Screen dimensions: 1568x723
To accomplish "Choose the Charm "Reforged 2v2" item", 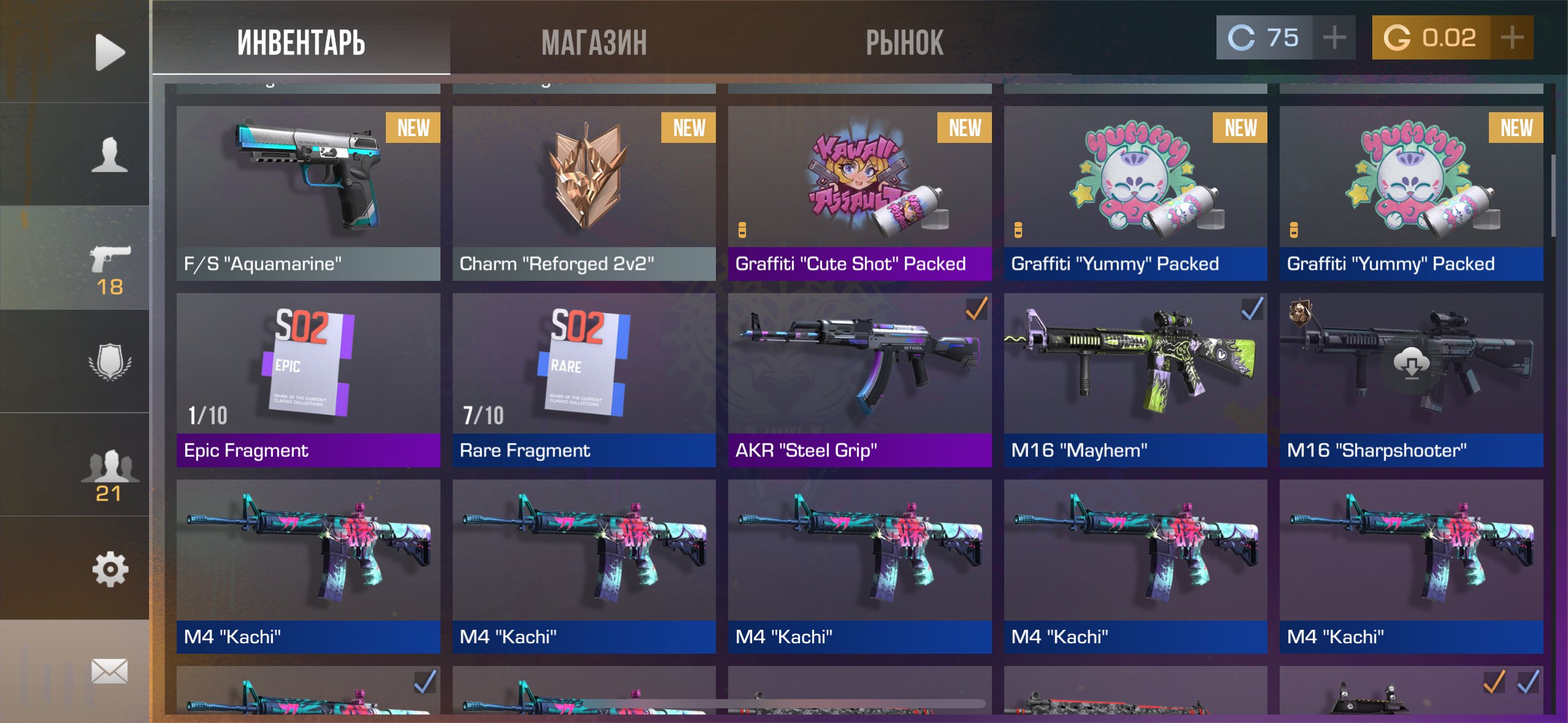I will (584, 193).
